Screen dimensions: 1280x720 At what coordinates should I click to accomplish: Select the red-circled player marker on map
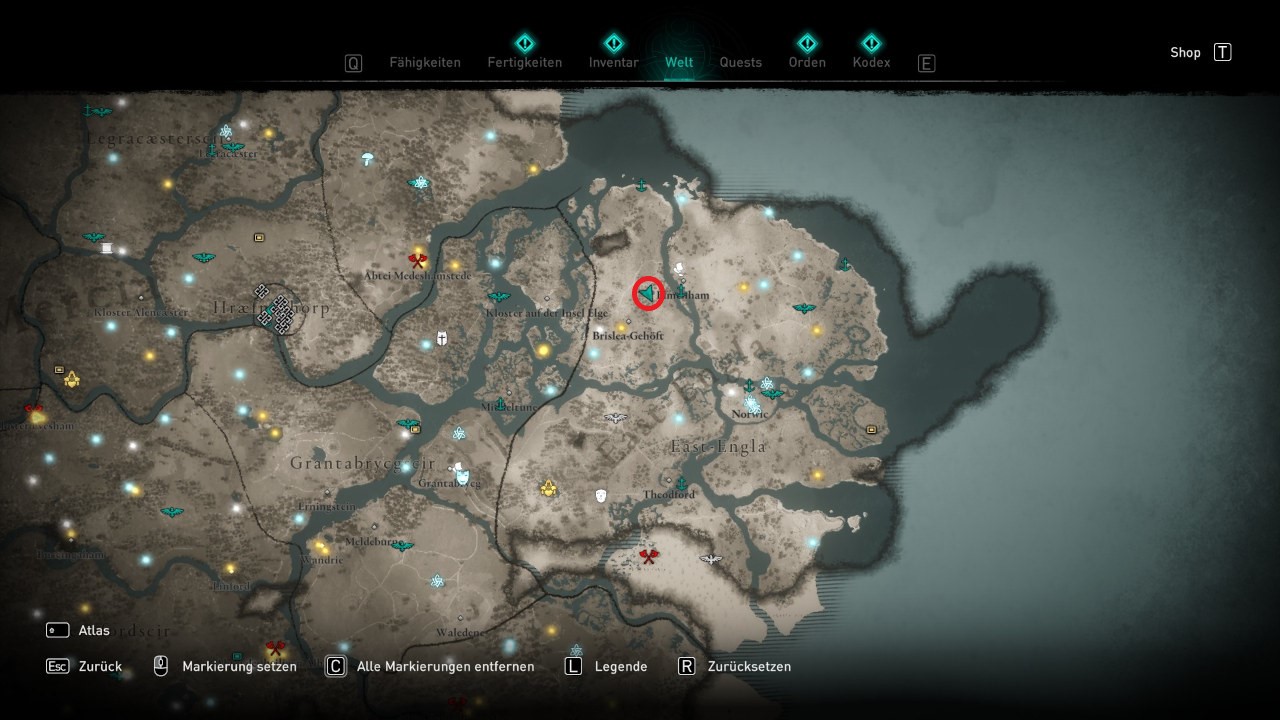(649, 293)
